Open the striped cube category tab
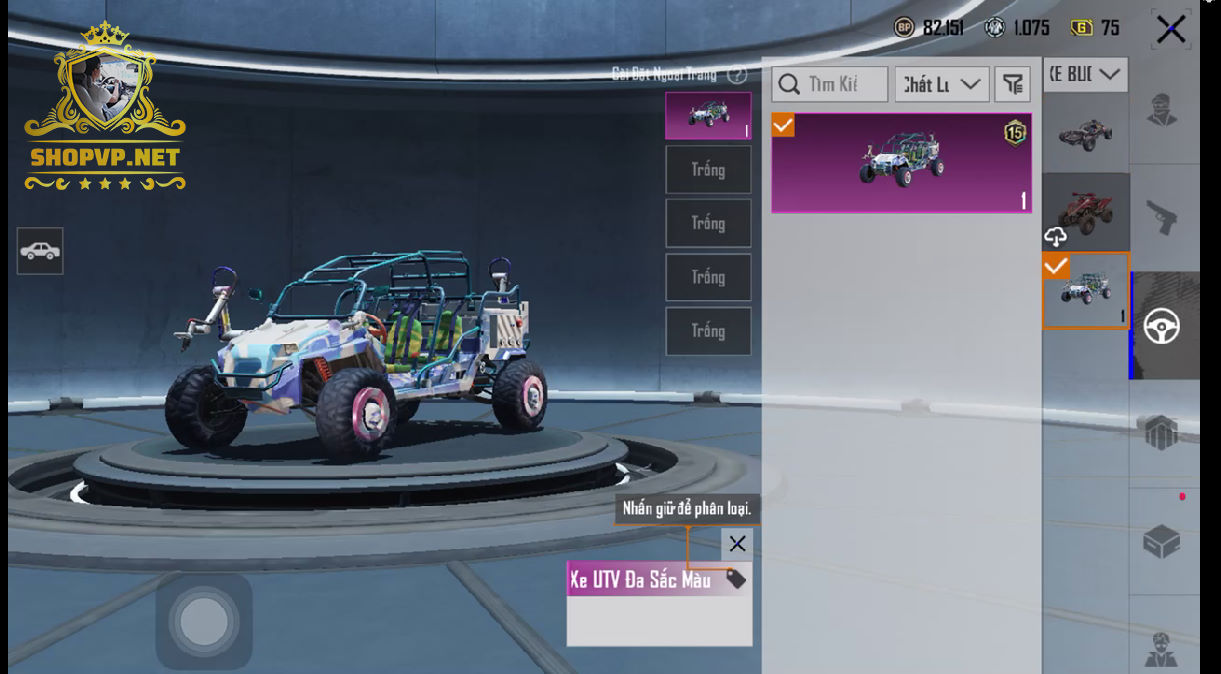The height and width of the screenshot is (674, 1221). (1162, 433)
